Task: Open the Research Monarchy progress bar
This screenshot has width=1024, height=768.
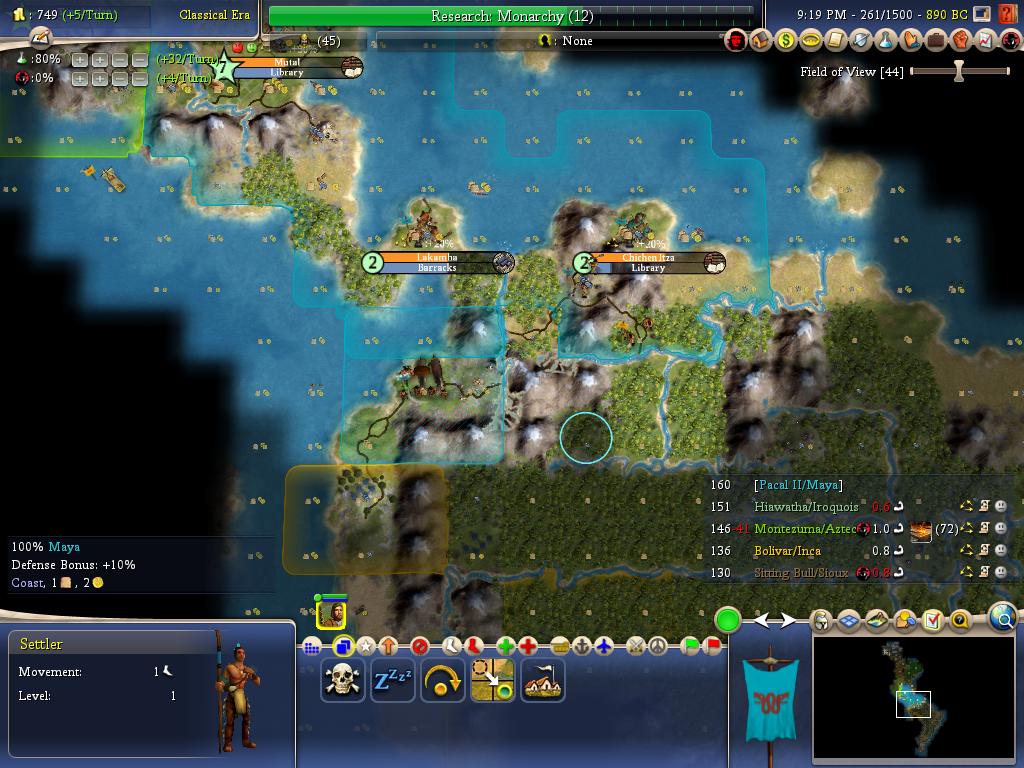Action: pyautogui.click(x=511, y=16)
